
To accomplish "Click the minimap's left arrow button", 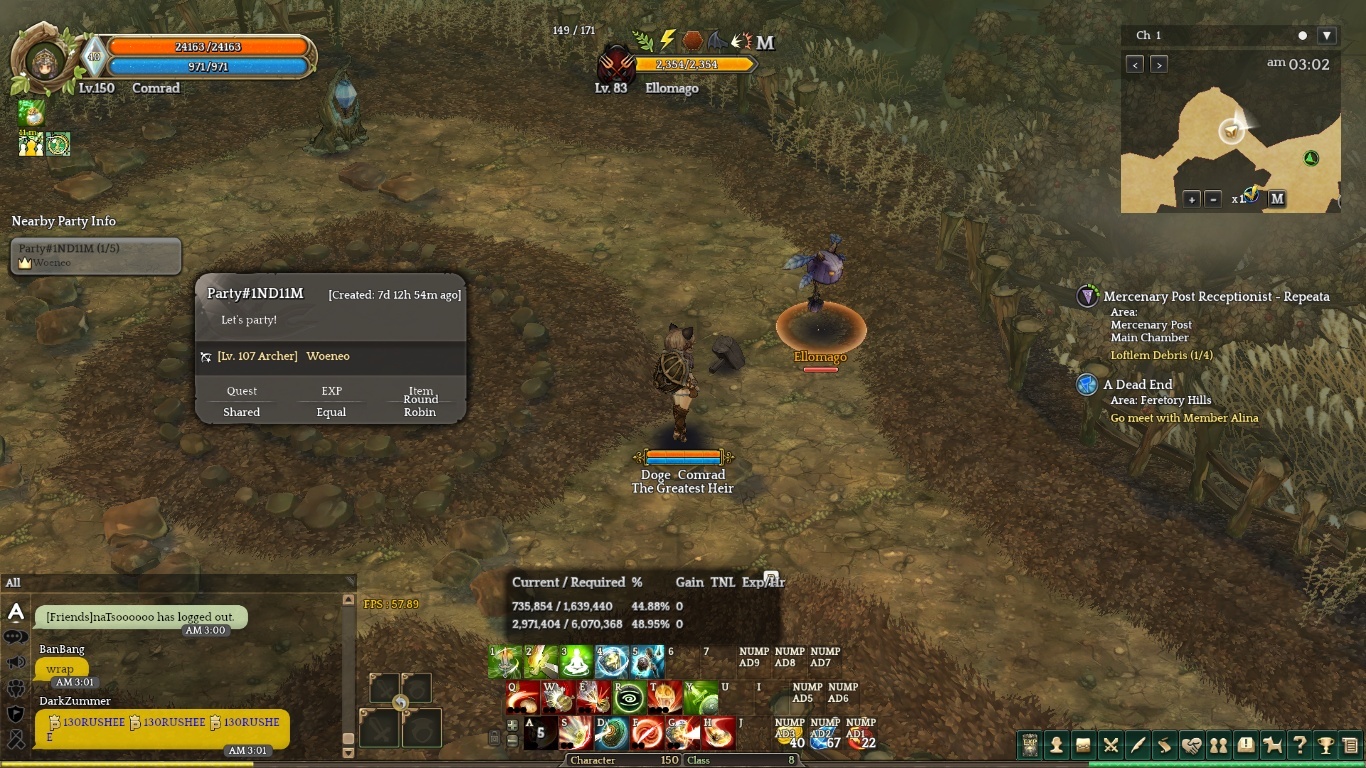I will pos(1135,65).
